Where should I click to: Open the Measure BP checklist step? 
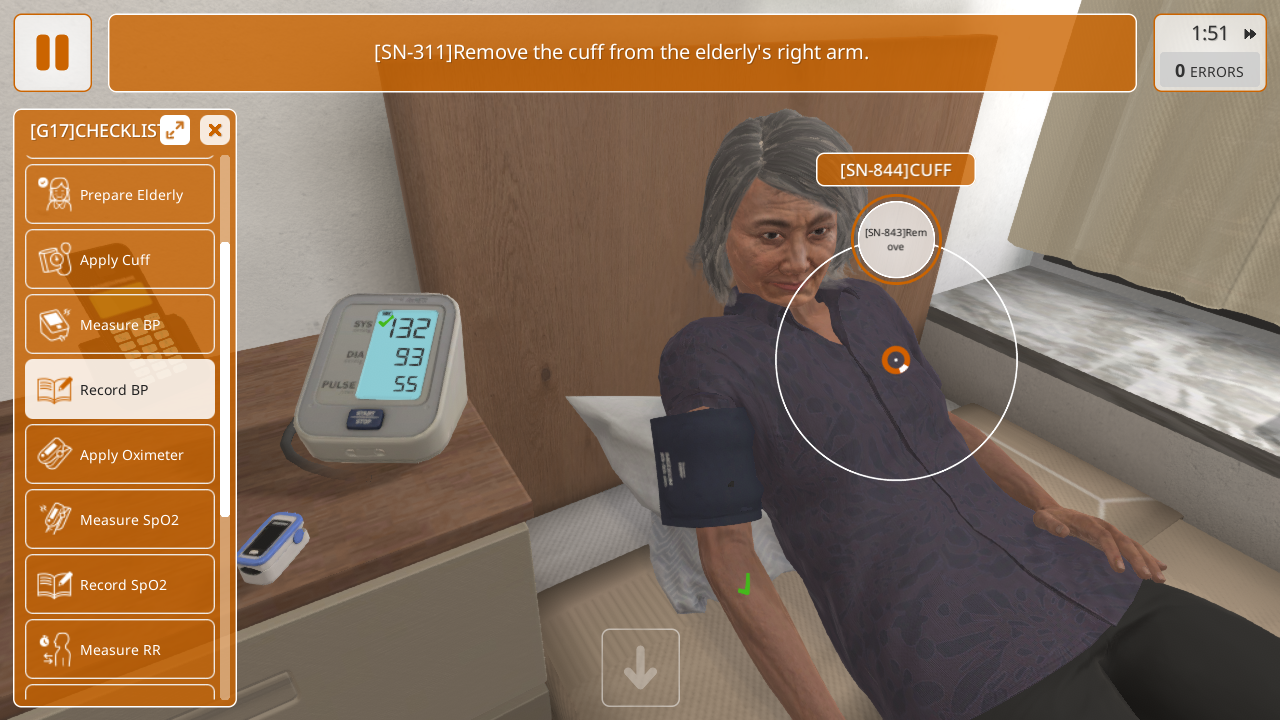[x=120, y=324]
